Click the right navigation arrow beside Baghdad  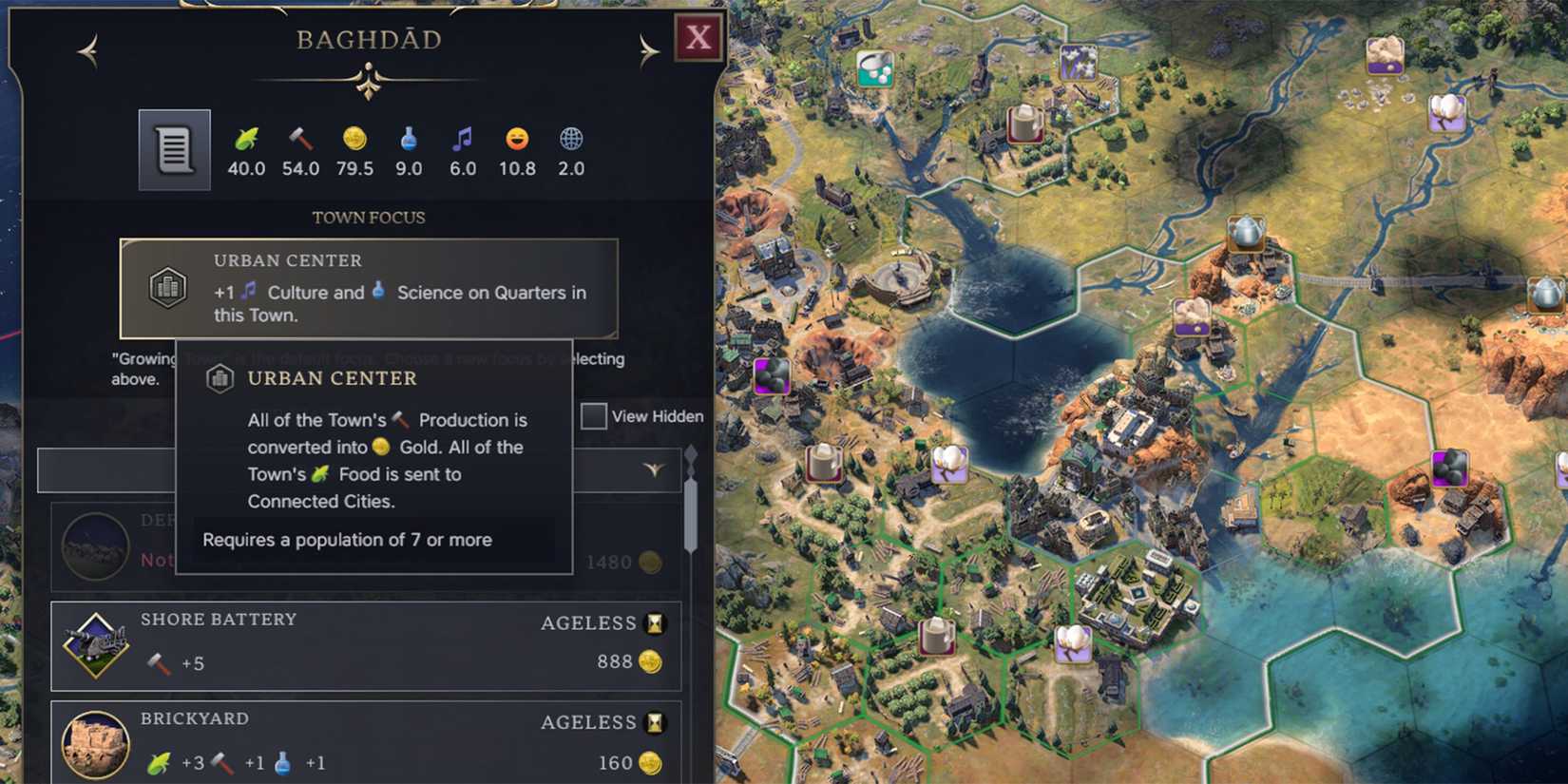649,49
